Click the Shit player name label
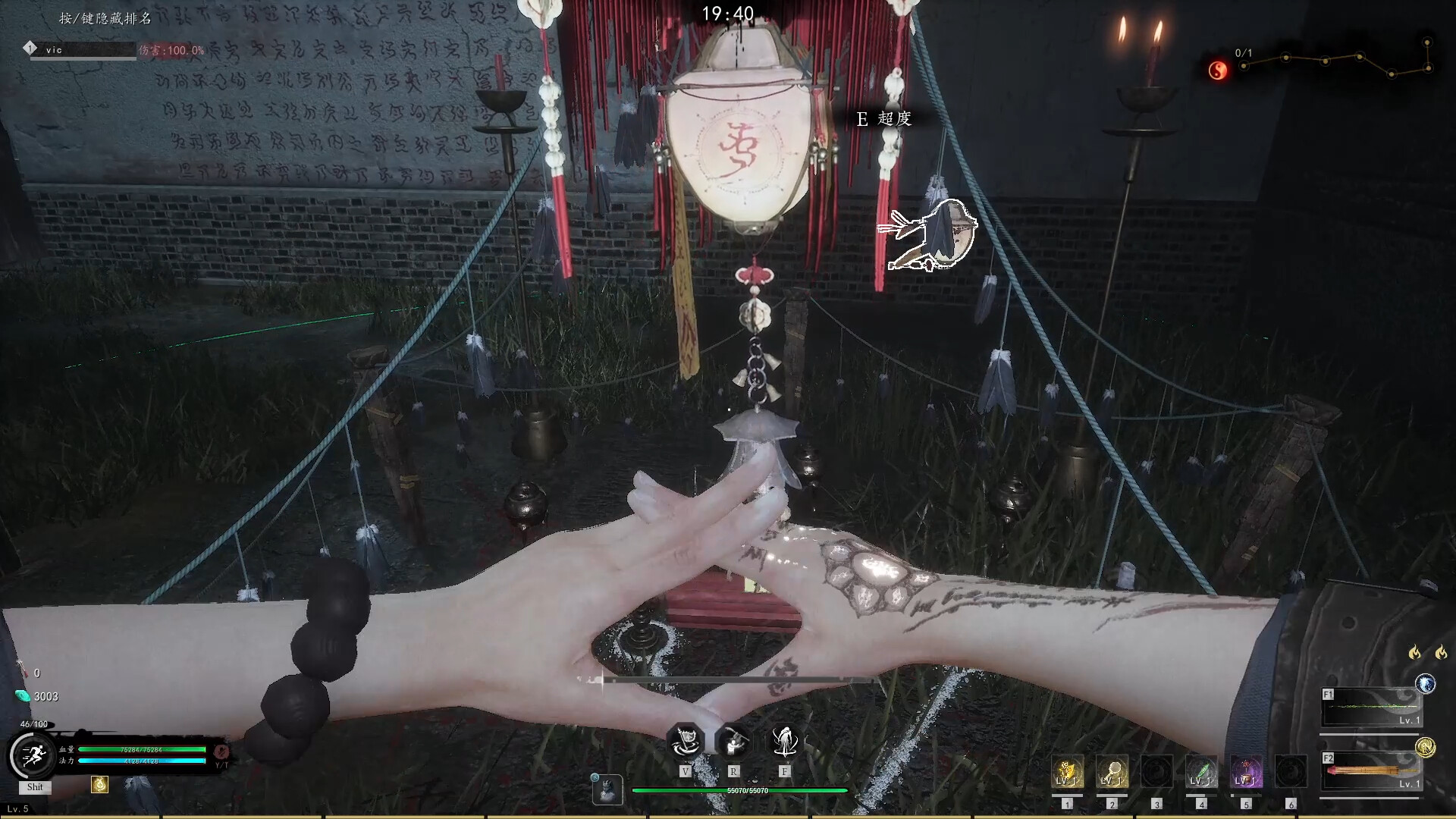This screenshot has height=819, width=1456. [34, 786]
